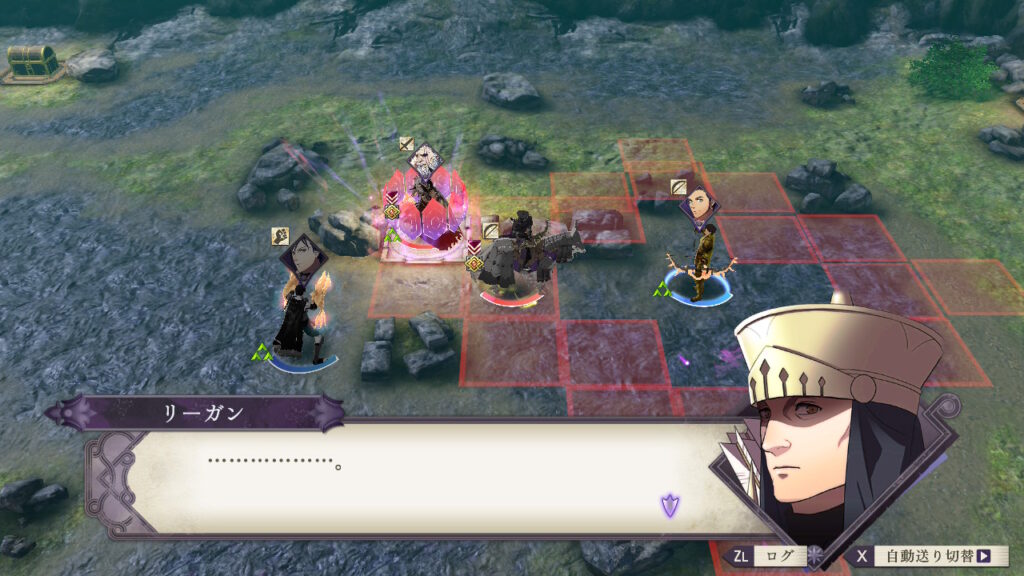
Task: Toggle 自動送り切替 auto-advance
Action: (x=927, y=556)
